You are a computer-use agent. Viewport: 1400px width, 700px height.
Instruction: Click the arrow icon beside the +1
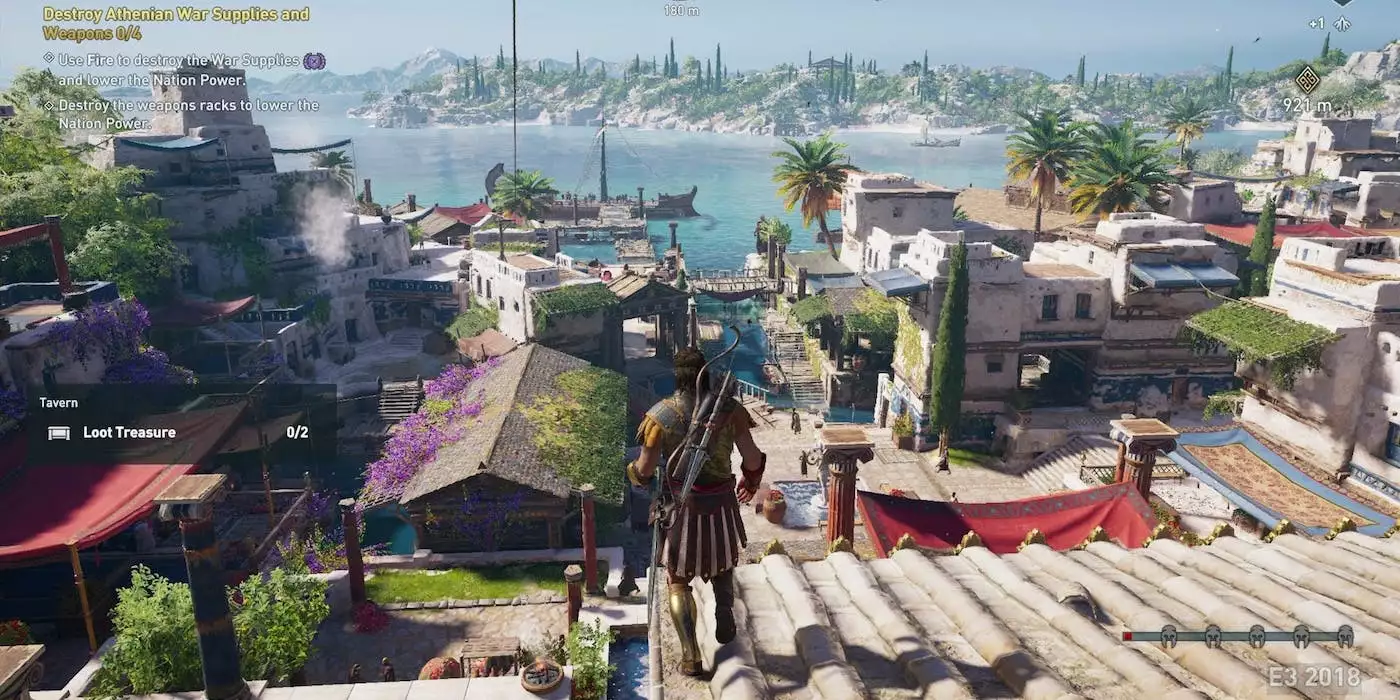[x=1342, y=23]
